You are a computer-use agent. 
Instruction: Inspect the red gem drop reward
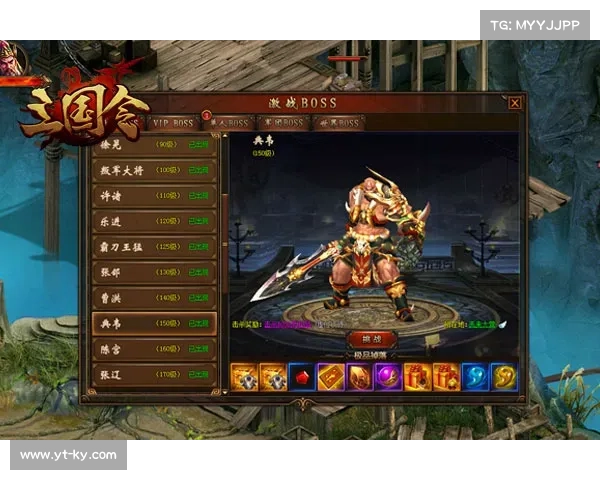[302, 376]
